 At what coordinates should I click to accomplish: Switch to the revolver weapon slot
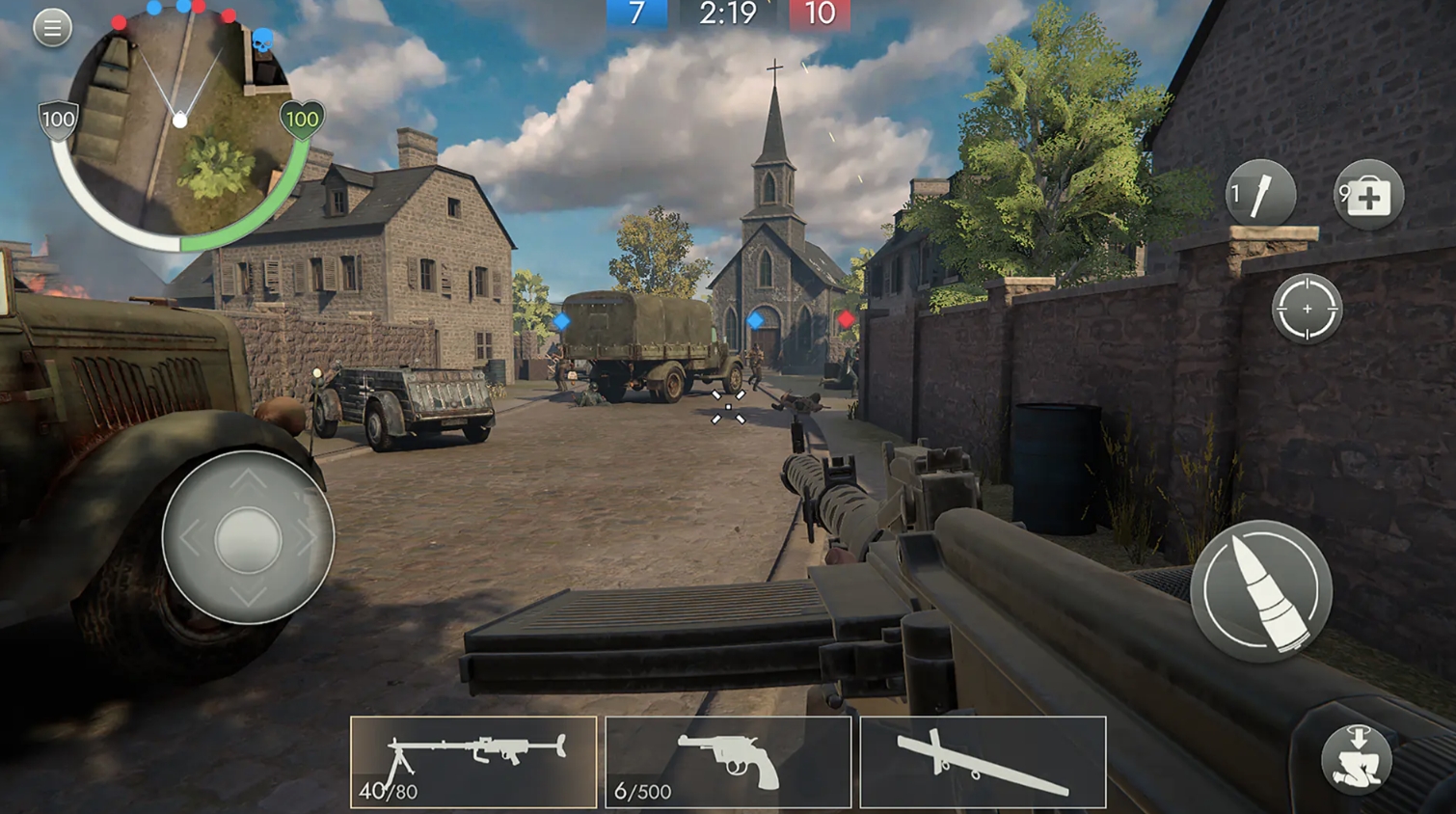[728, 762]
